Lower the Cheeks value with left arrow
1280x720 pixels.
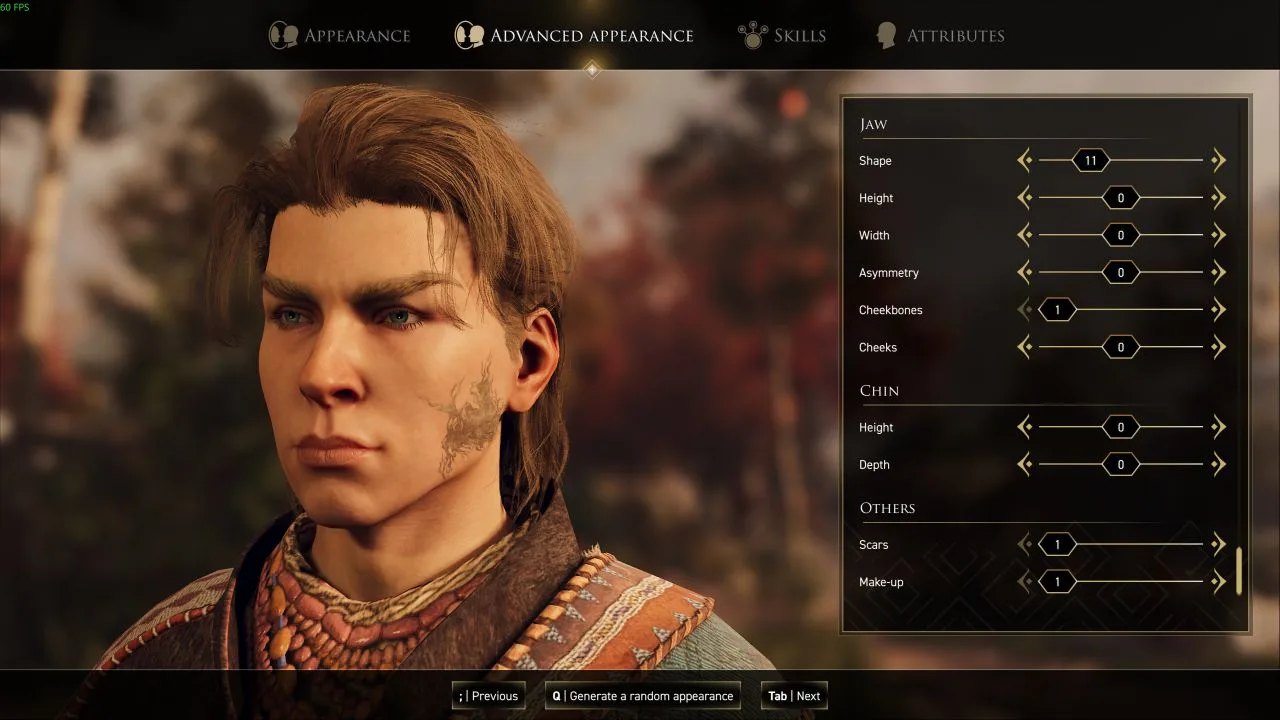click(1024, 347)
